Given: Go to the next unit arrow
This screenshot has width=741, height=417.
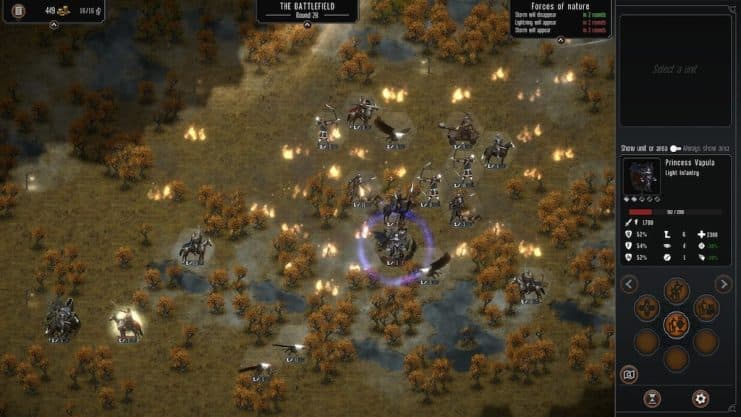Looking at the screenshot, I should pyautogui.click(x=724, y=284).
